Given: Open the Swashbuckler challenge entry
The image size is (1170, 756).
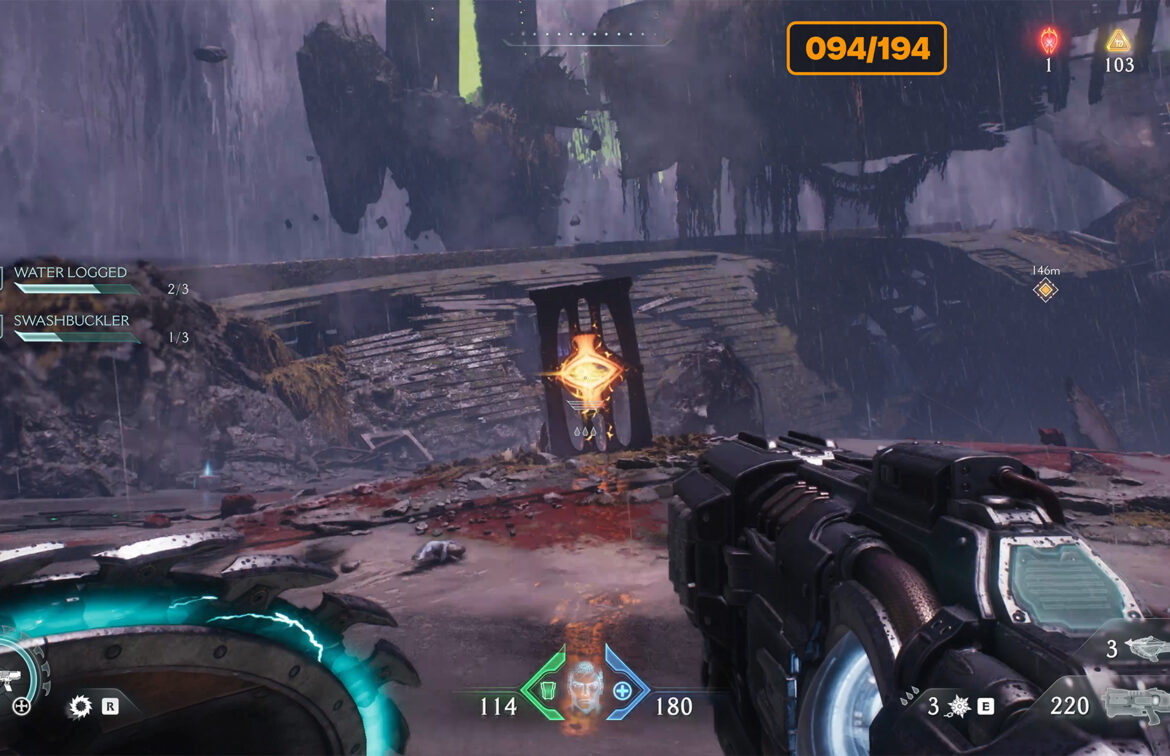Looking at the screenshot, I should coord(71,321).
